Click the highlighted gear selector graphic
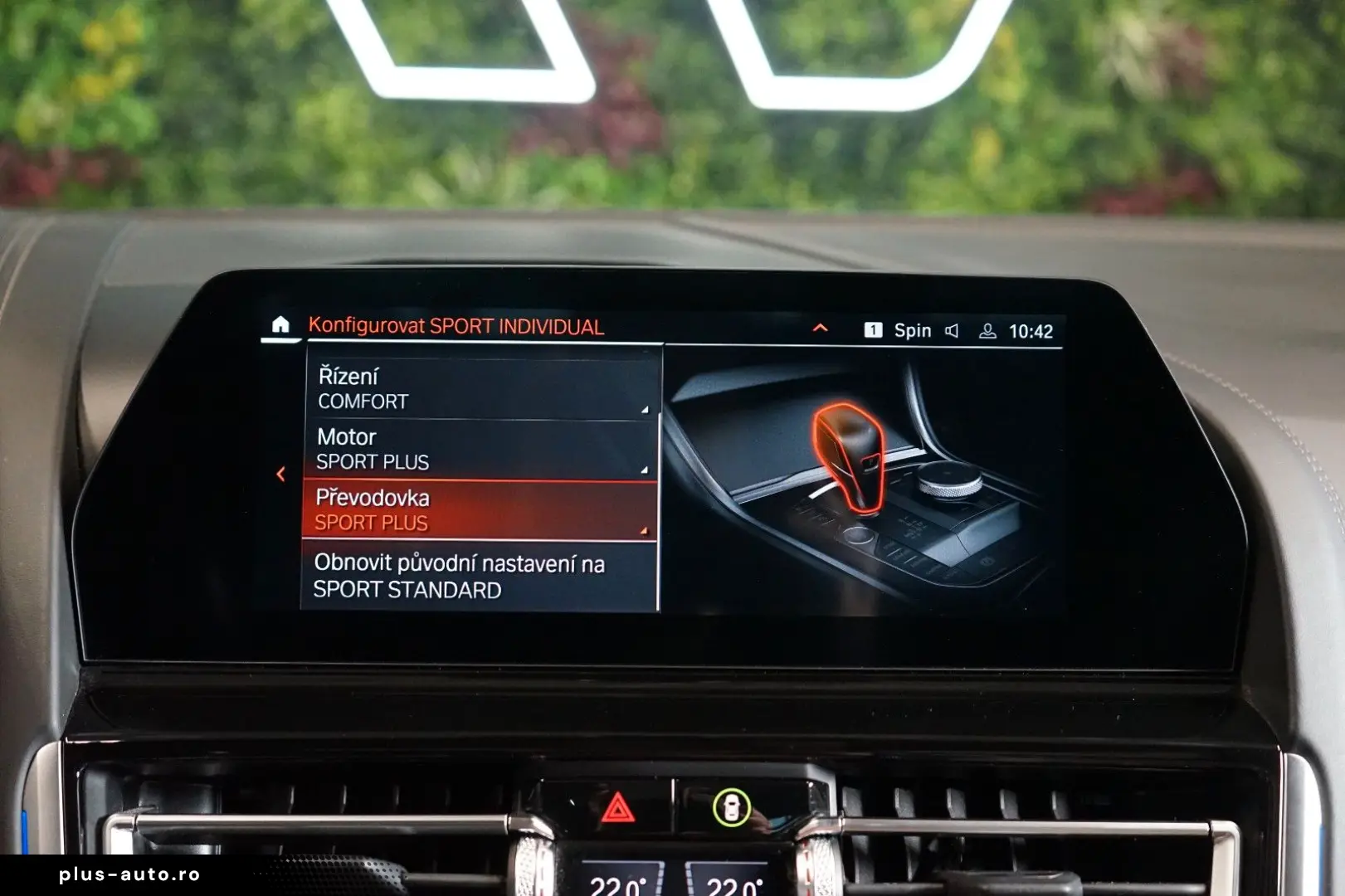1345x896 pixels. 847,452
